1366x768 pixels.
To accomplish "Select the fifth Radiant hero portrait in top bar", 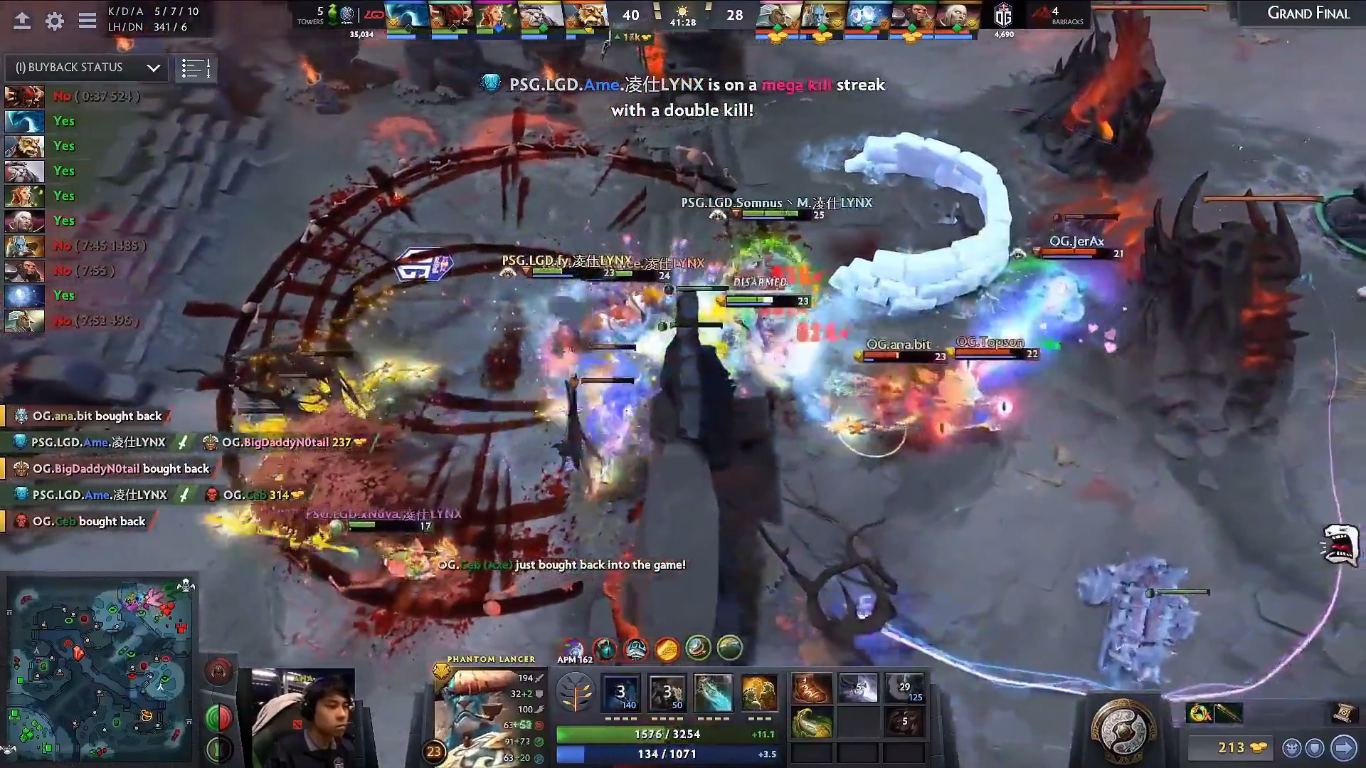I will (587, 17).
